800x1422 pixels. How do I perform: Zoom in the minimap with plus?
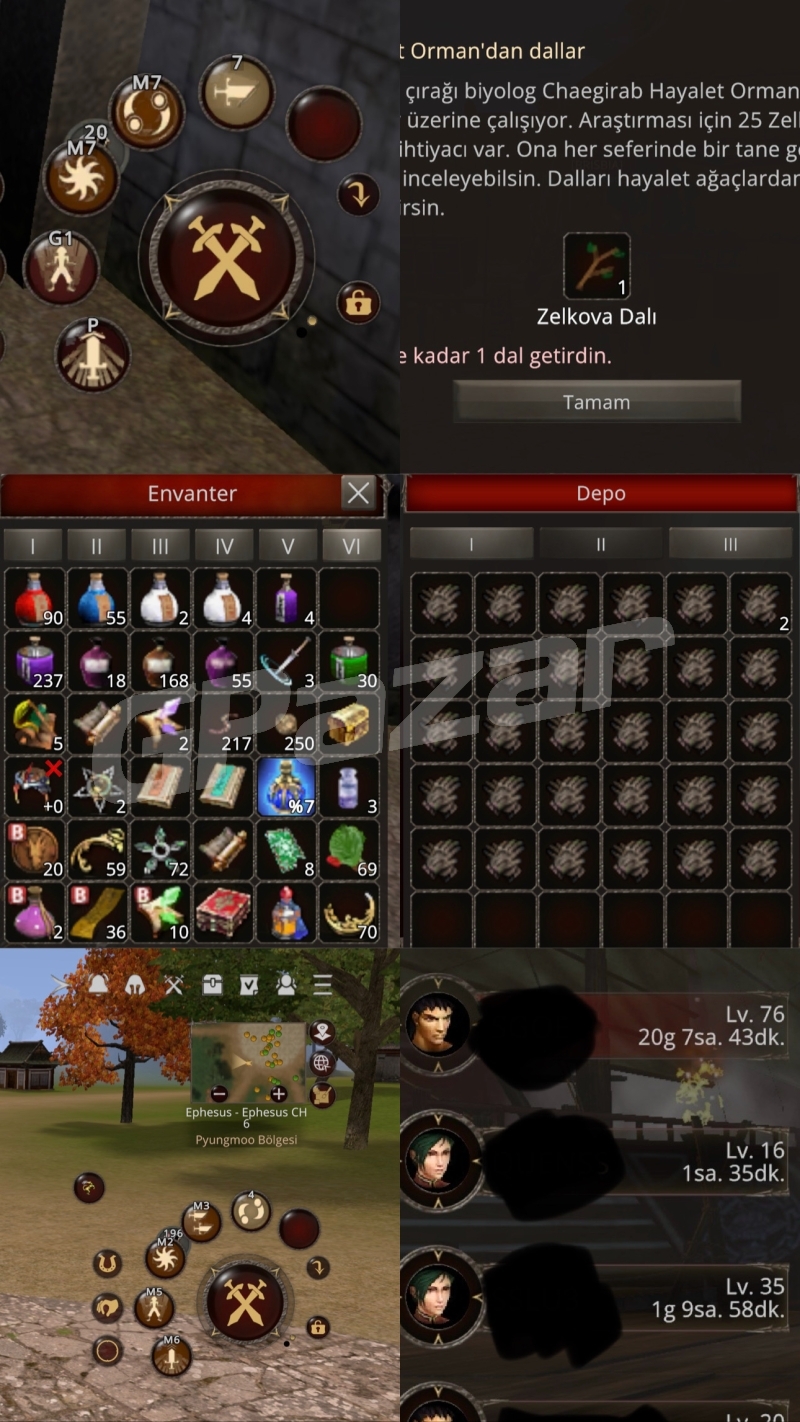[x=279, y=1094]
